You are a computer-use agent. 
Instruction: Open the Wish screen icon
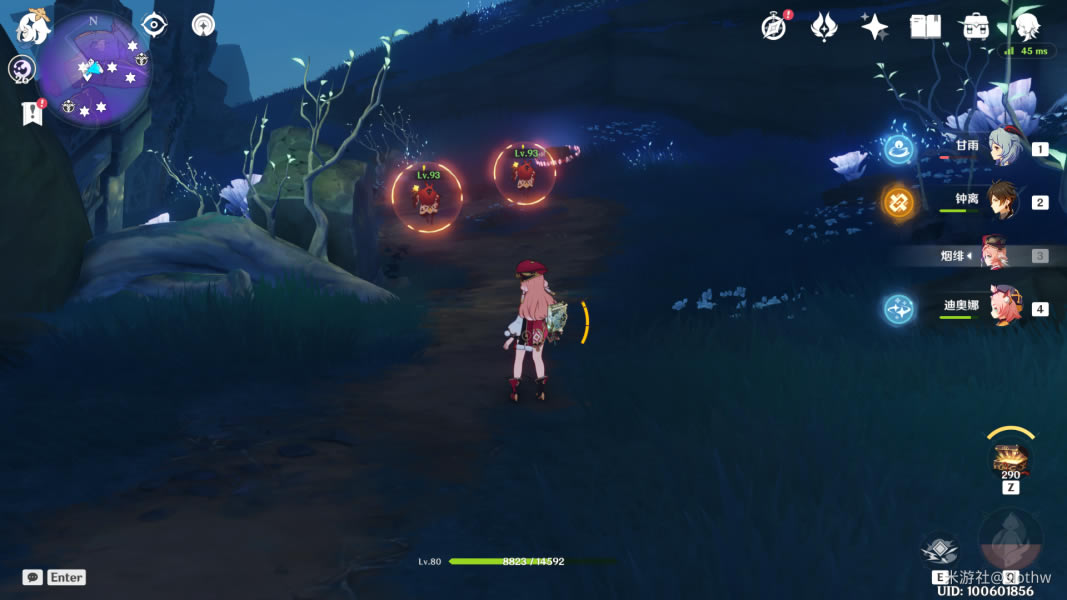tap(824, 27)
